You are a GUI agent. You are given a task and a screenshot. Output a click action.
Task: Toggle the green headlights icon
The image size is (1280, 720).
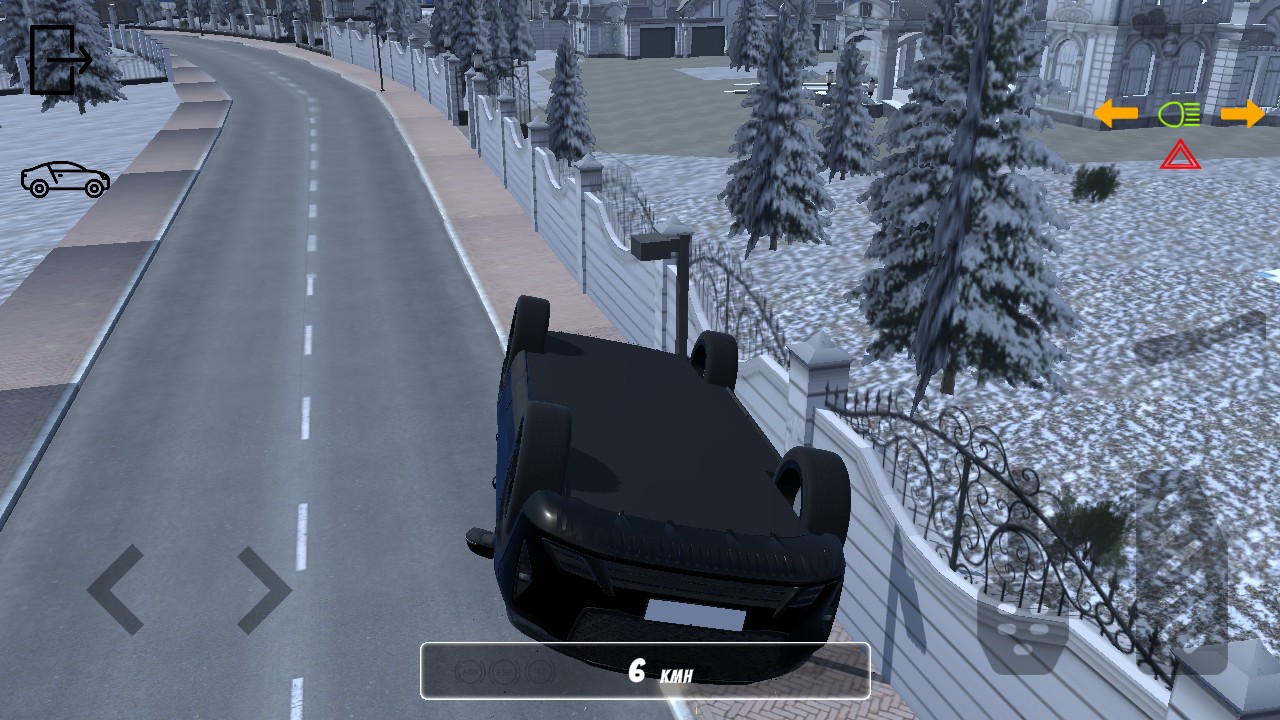click(1179, 115)
